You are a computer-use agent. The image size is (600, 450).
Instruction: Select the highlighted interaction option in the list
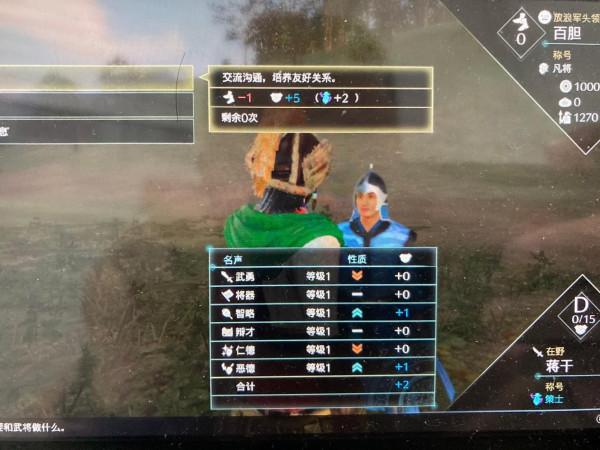[x=95, y=78]
